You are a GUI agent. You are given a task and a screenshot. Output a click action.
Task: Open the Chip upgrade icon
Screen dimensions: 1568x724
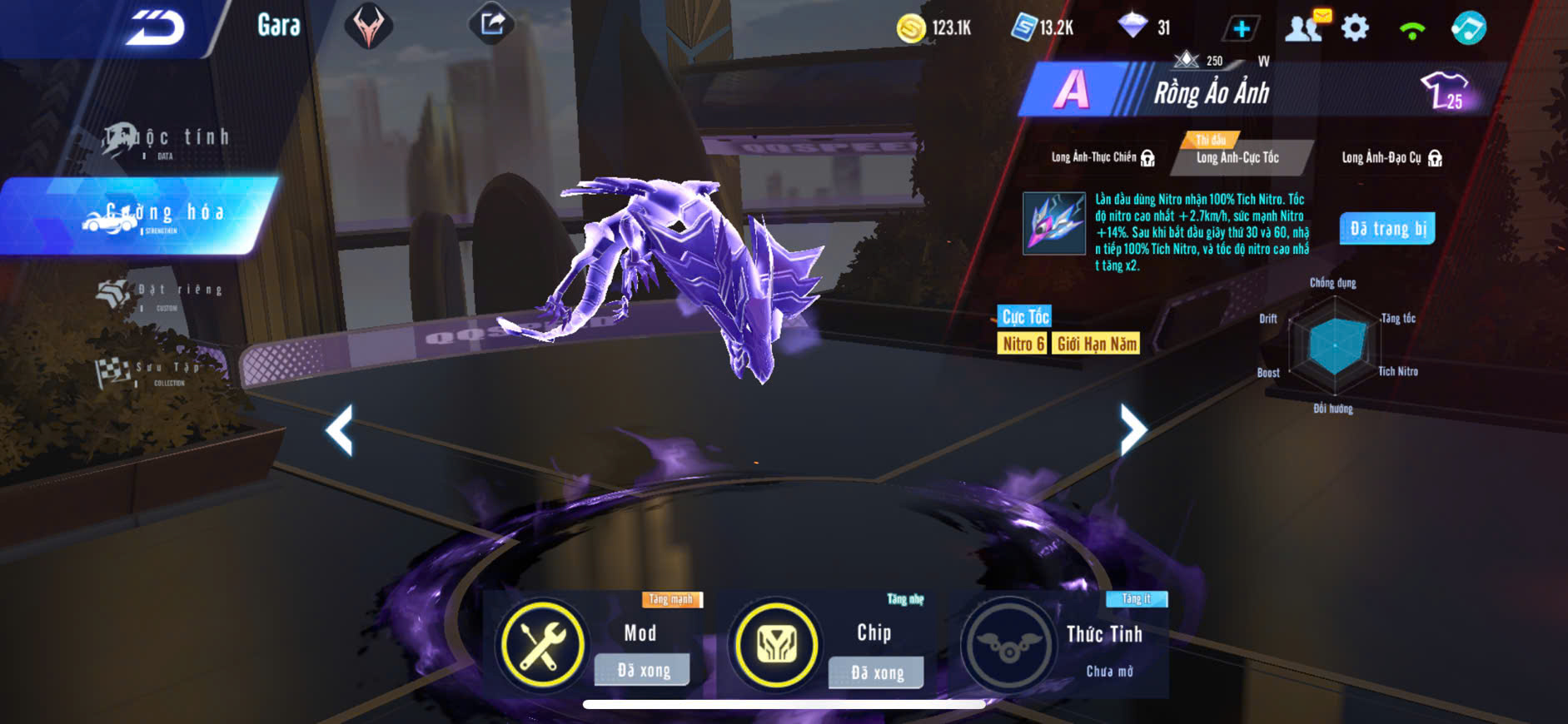[775, 645]
